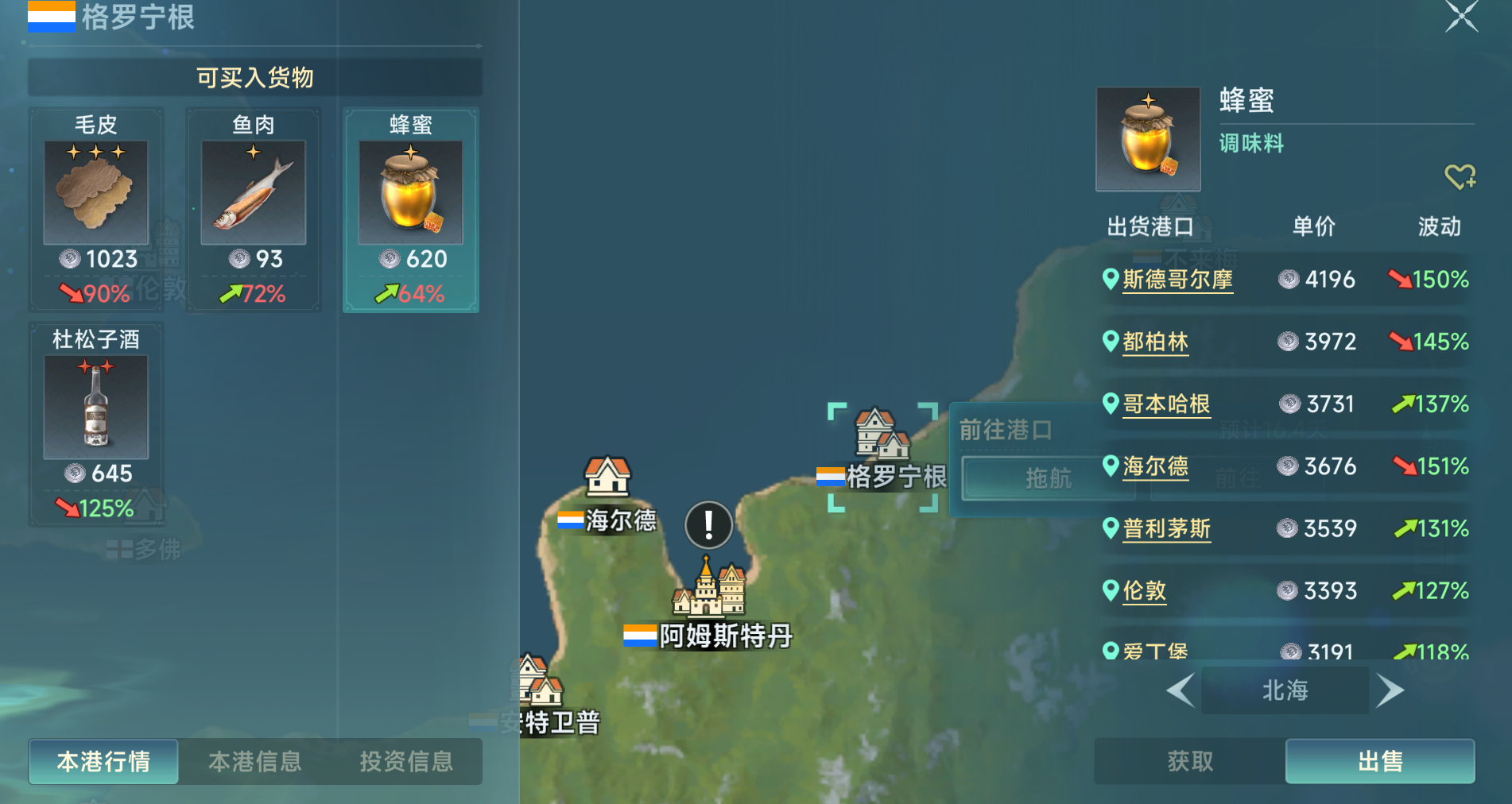
Task: Click the 拖航 towing button
Action: tap(1048, 478)
